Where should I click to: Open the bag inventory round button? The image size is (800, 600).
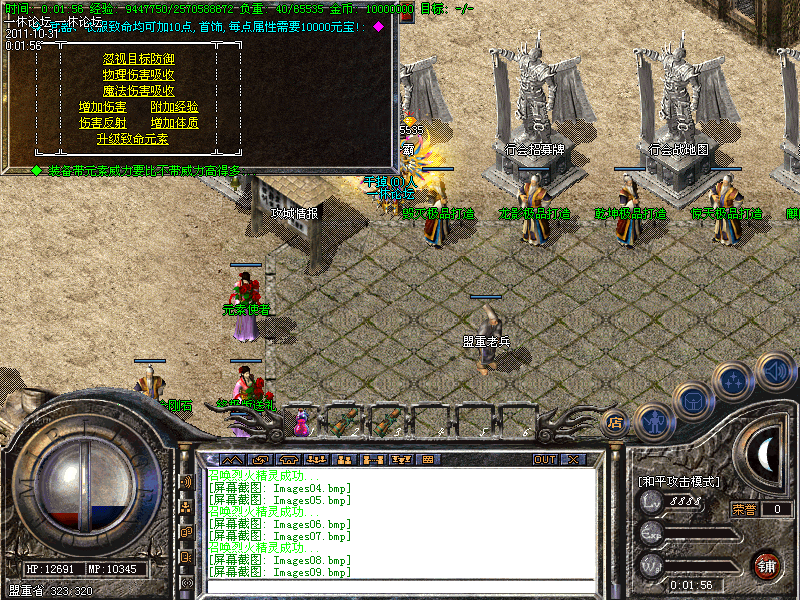693,400
